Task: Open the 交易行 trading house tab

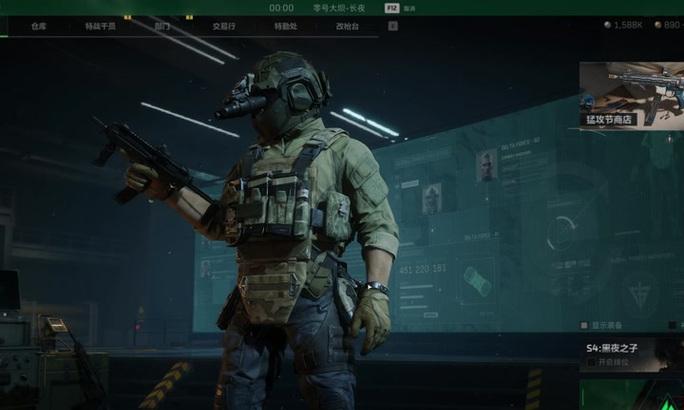Action: click(225, 27)
